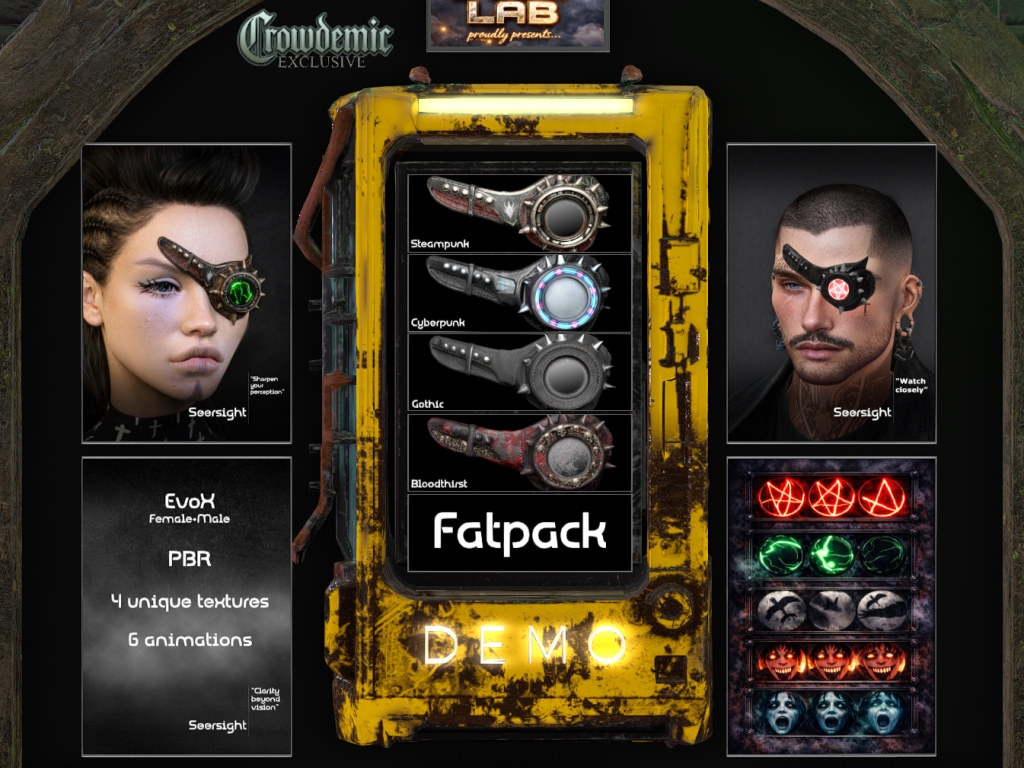The image size is (1024, 768).
Task: Select the Steampunk eyepatch option
Action: tap(519, 213)
